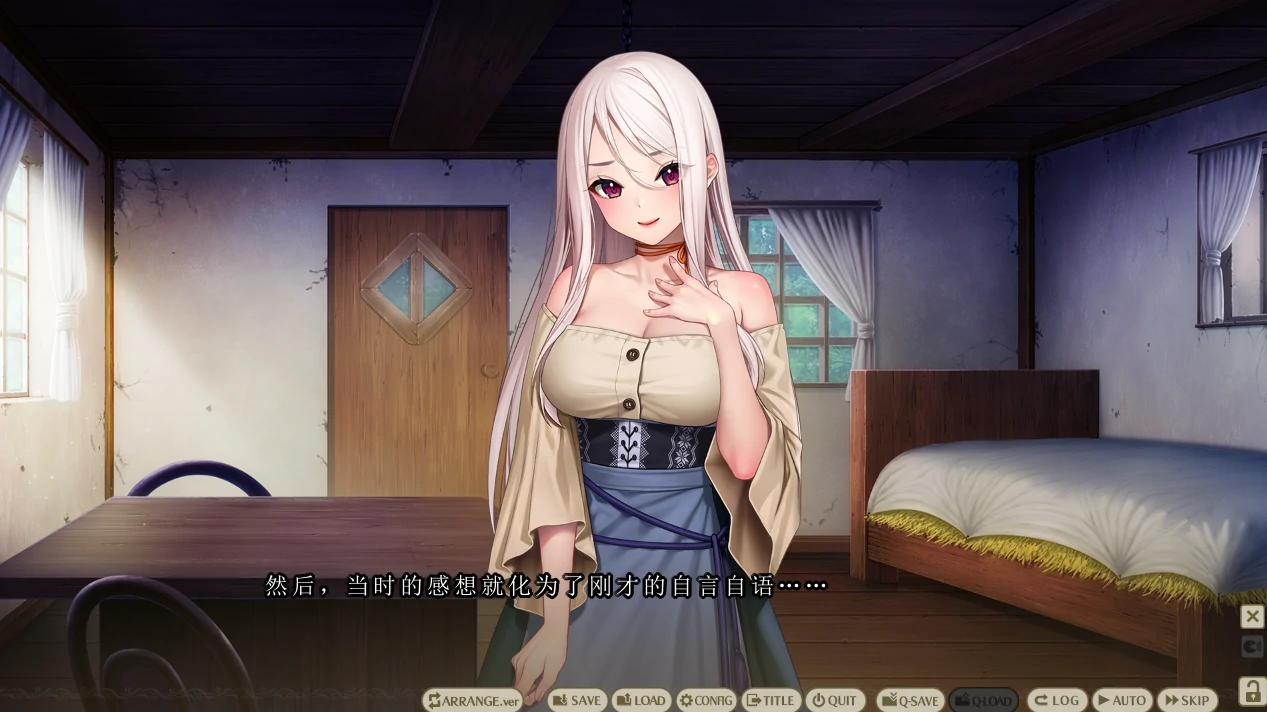This screenshot has height=712, width=1267.
Task: Click the dimmed Q-LOAD button
Action: click(982, 700)
